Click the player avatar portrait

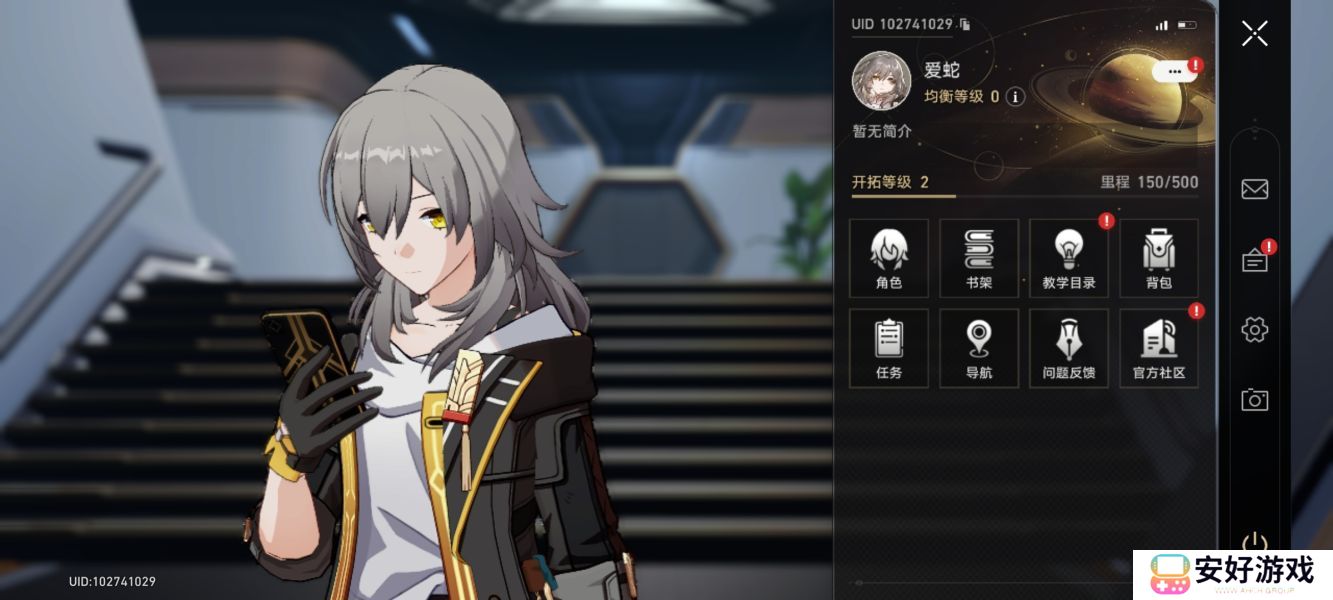coord(881,81)
